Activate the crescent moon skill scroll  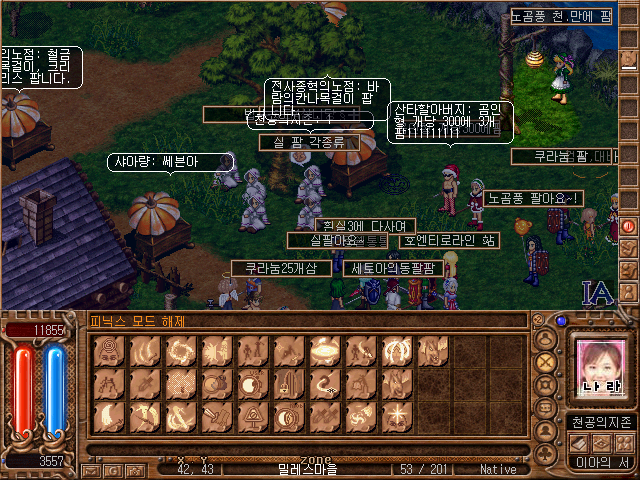coord(106,416)
